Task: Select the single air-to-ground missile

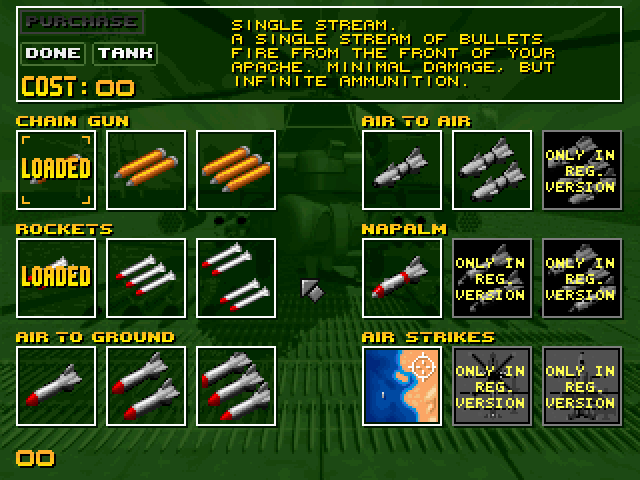Action: click(56, 386)
